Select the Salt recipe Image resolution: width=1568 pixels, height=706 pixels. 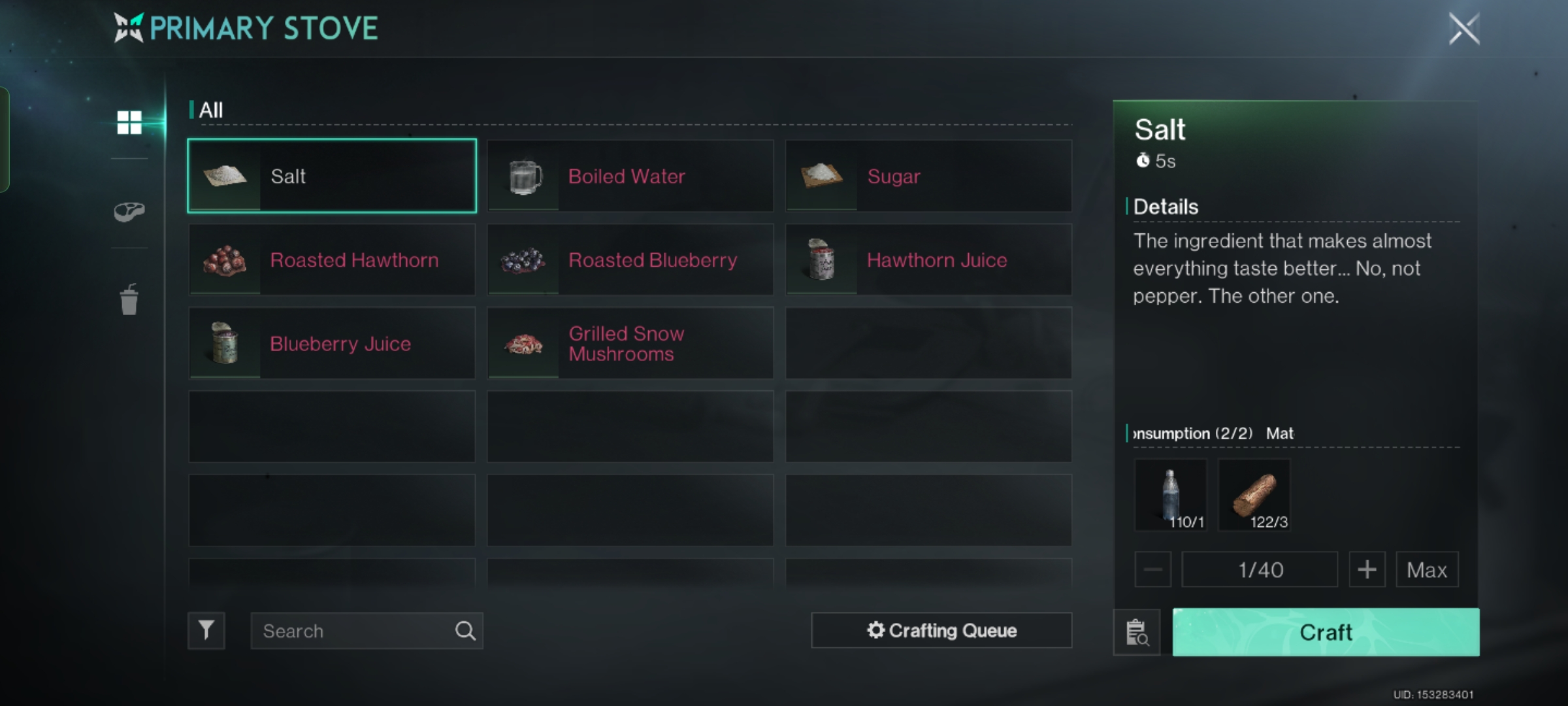(332, 176)
